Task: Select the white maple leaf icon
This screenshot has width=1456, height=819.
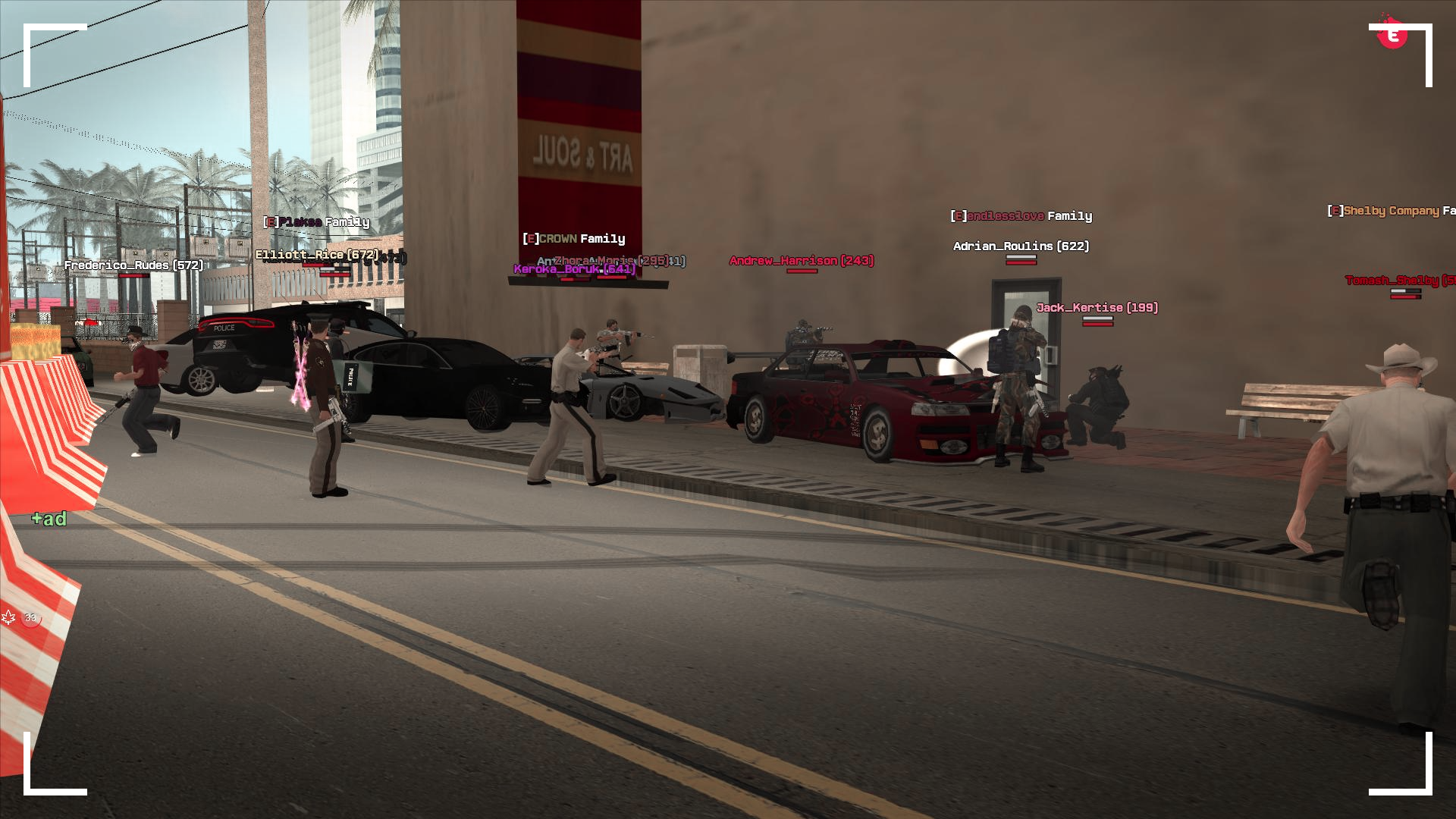Action: click(x=9, y=617)
